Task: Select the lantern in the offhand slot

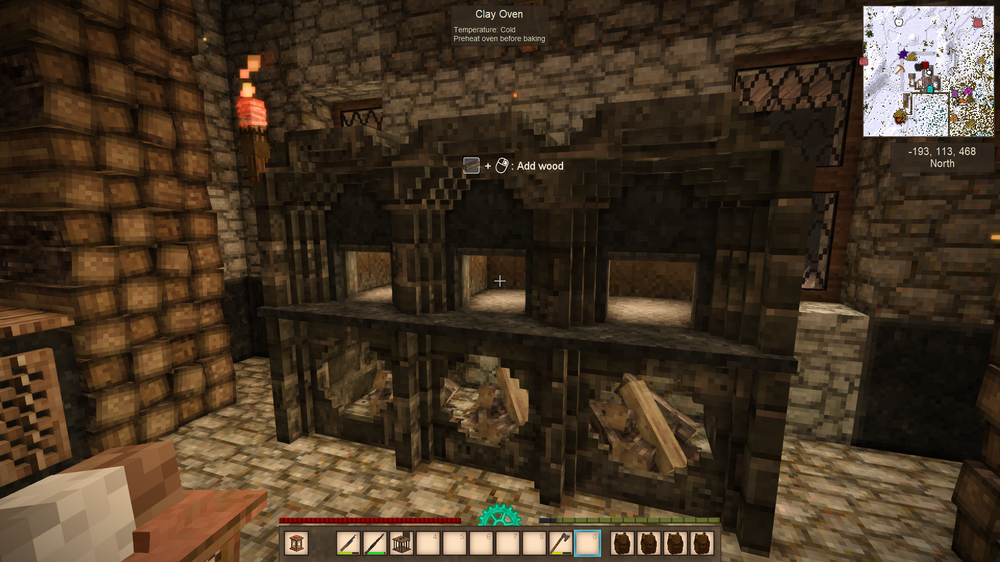Action: 297,543
